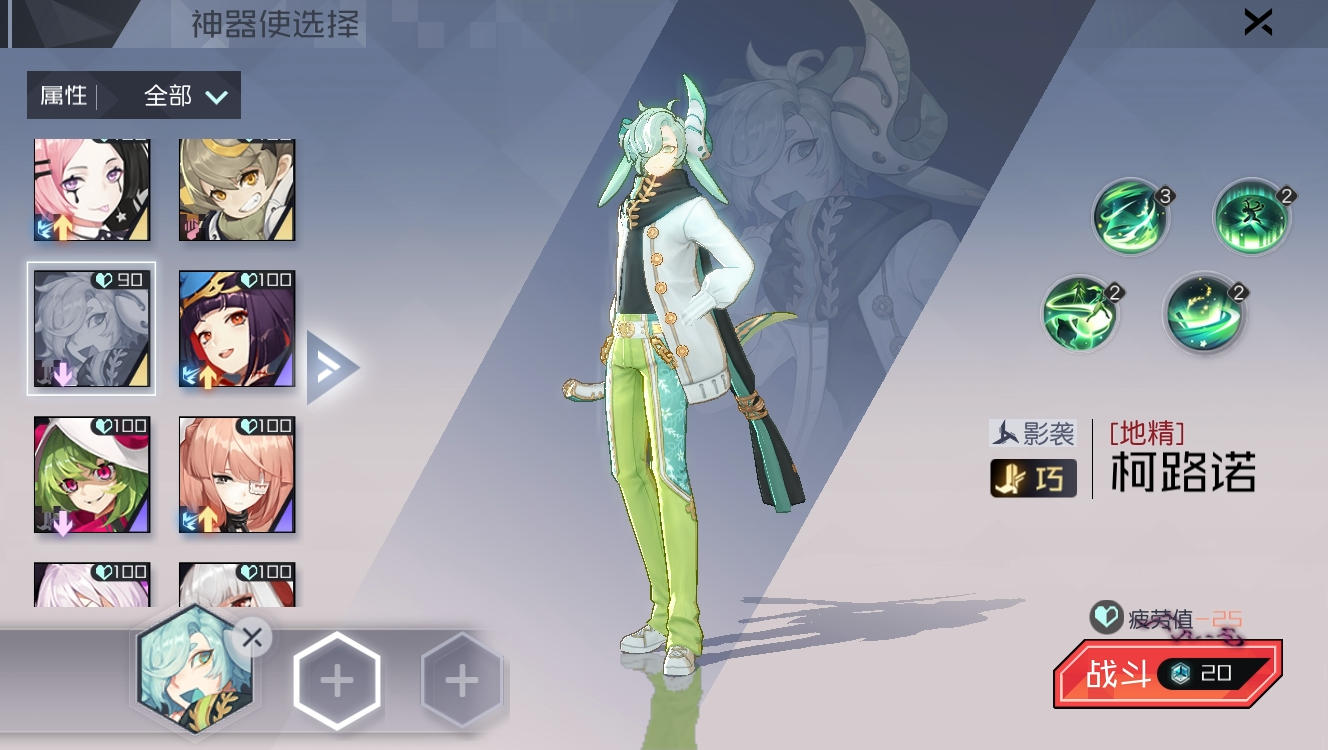Select the pink-haired character portrait

coord(91,188)
